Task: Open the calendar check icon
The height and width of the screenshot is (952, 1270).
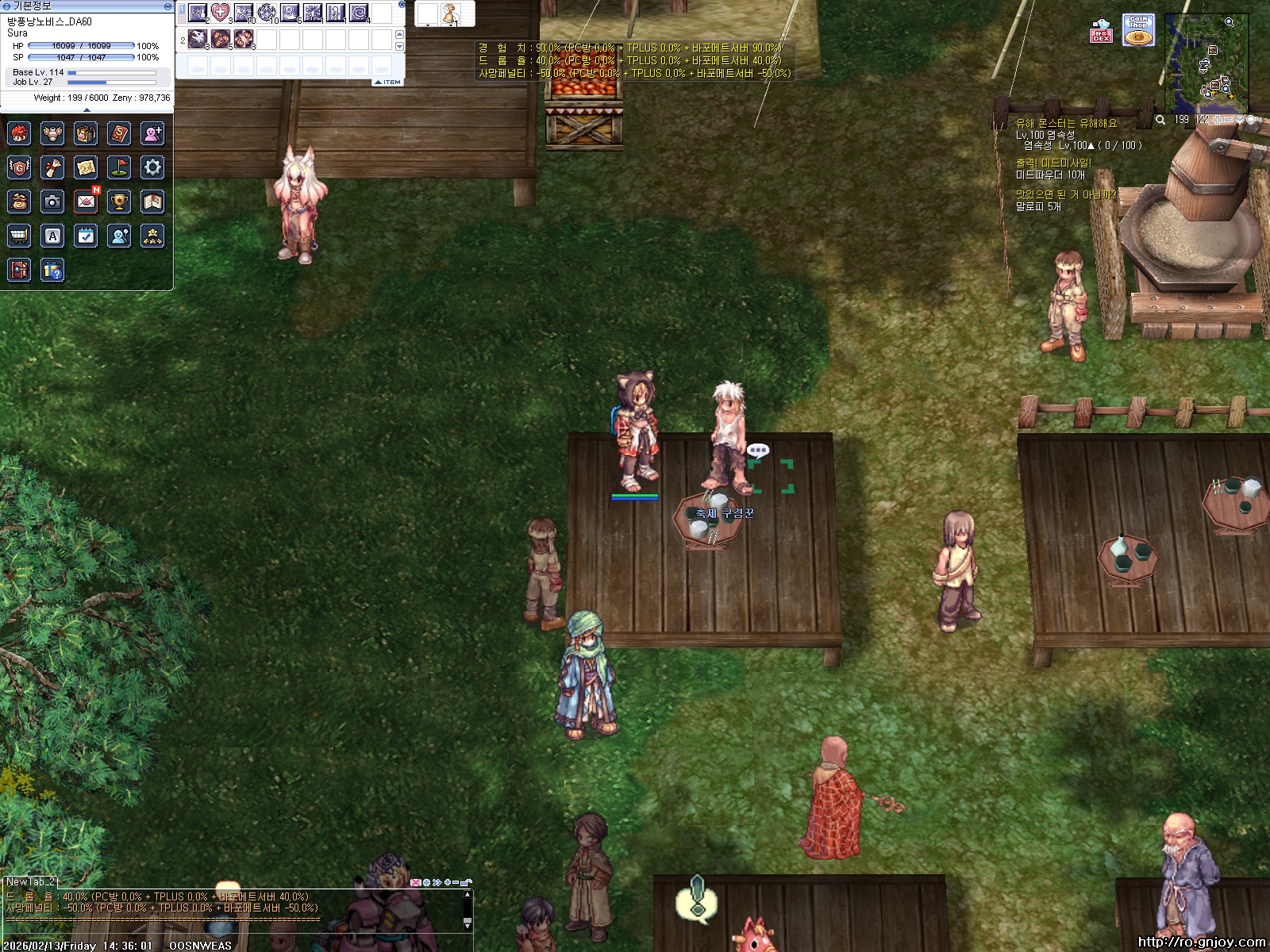Action: 86,236
